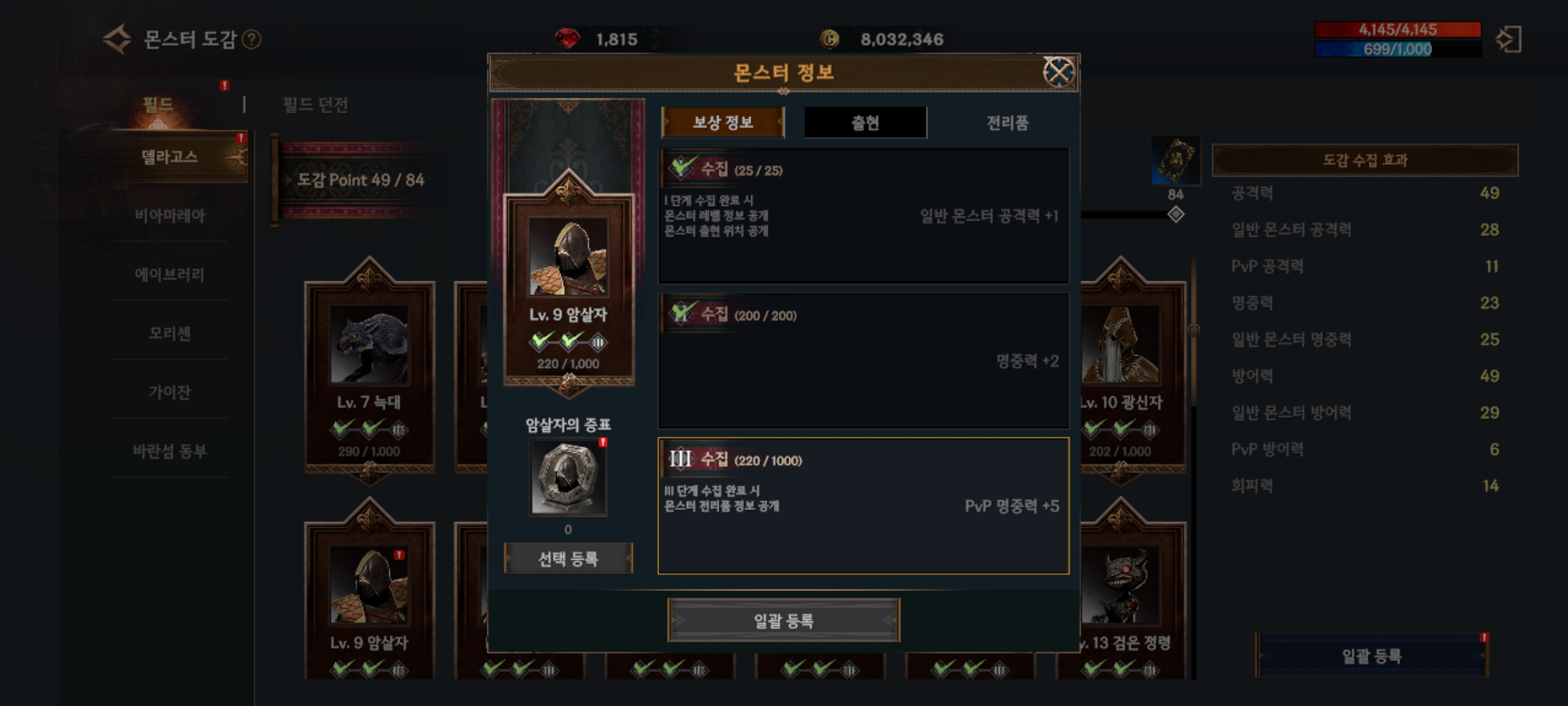This screenshot has width=1568, height=706.
Task: Click 일괄 등록 in the popup
Action: pos(783,620)
